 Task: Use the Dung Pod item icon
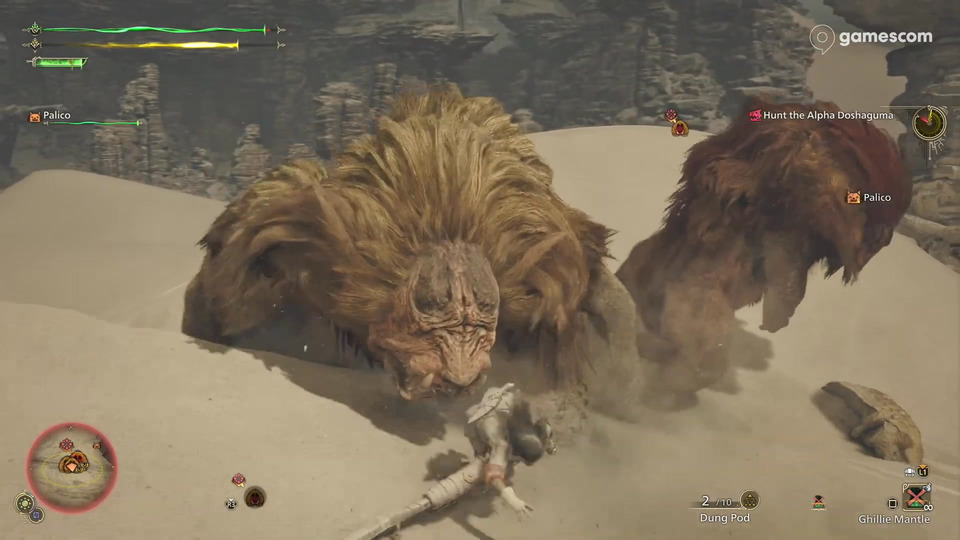tap(750, 500)
